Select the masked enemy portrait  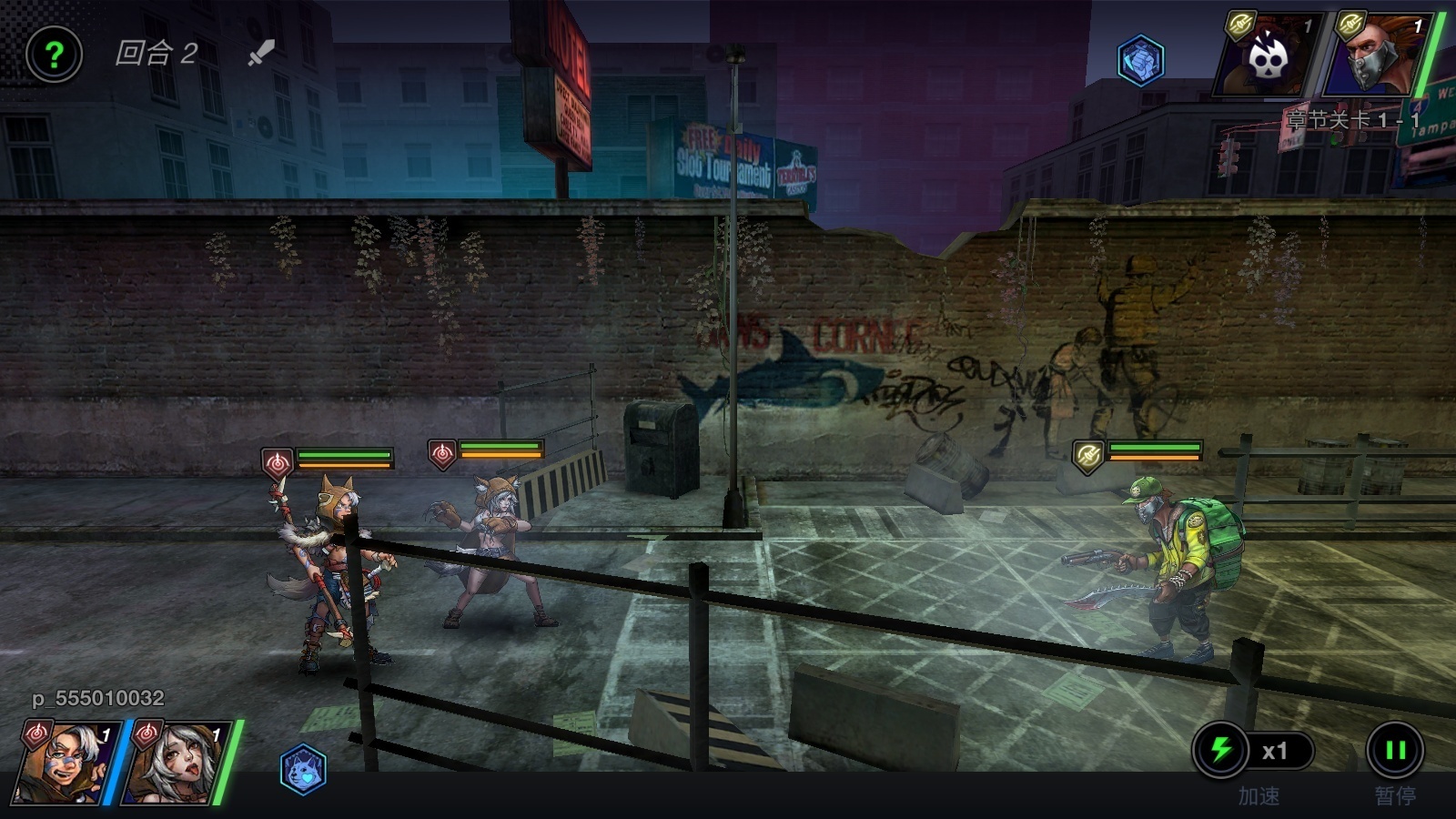click(x=1374, y=56)
